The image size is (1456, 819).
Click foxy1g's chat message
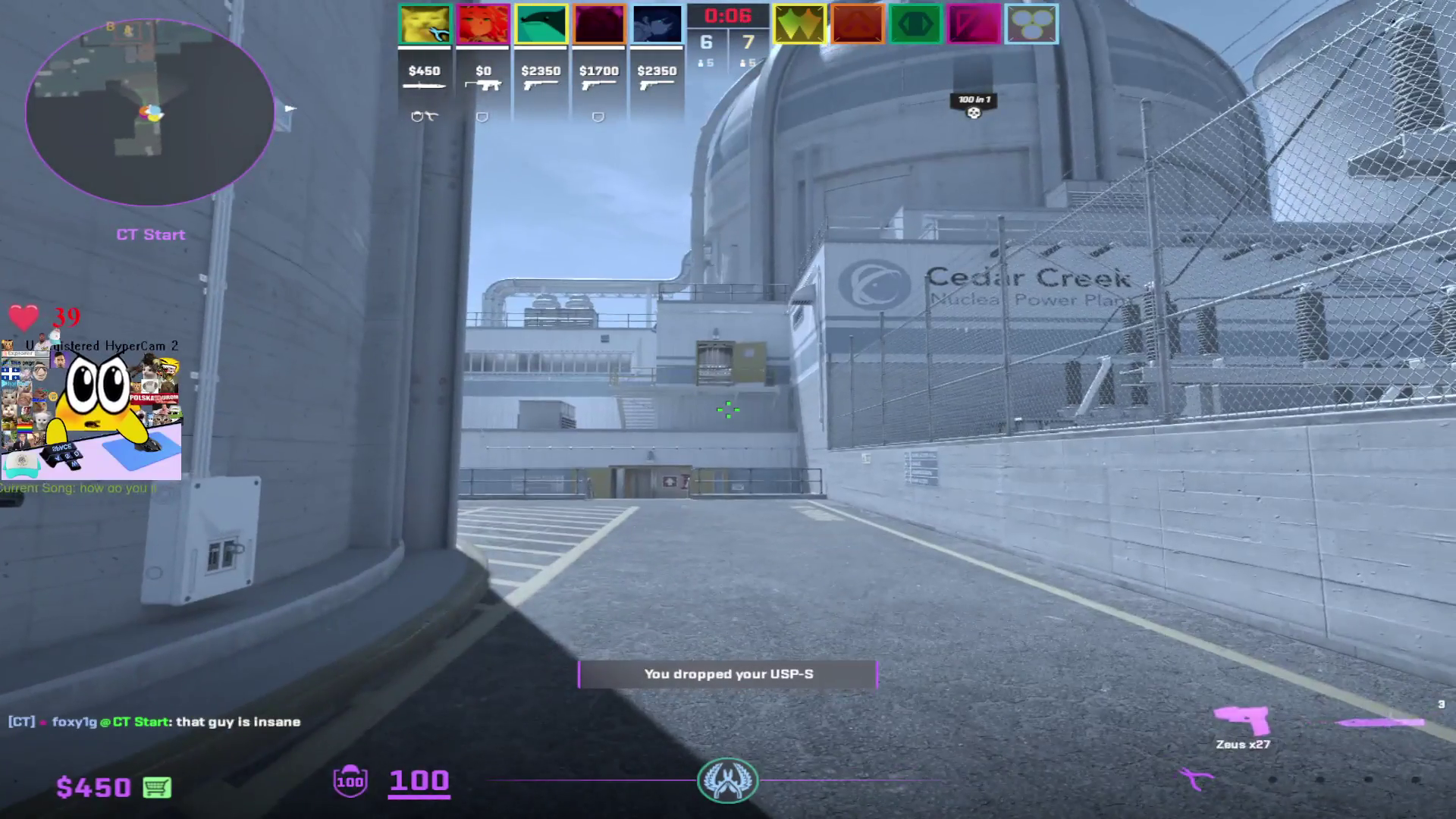click(152, 722)
